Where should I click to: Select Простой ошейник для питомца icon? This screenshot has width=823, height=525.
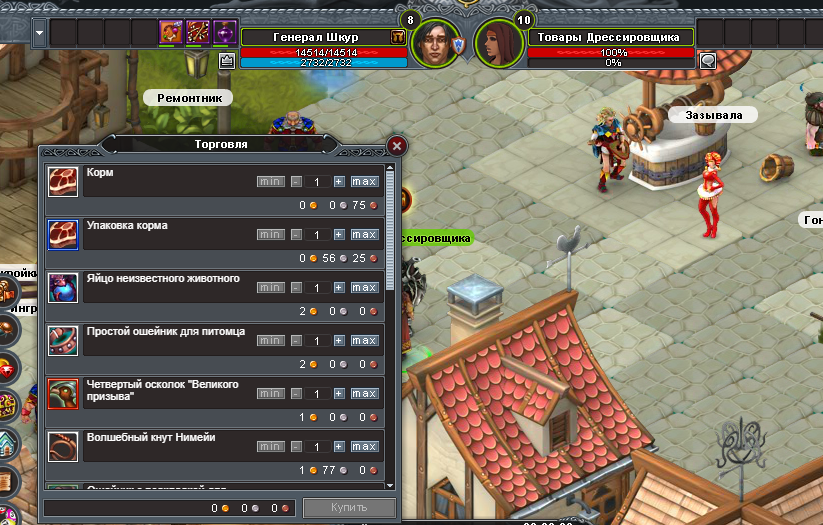[x=63, y=340]
